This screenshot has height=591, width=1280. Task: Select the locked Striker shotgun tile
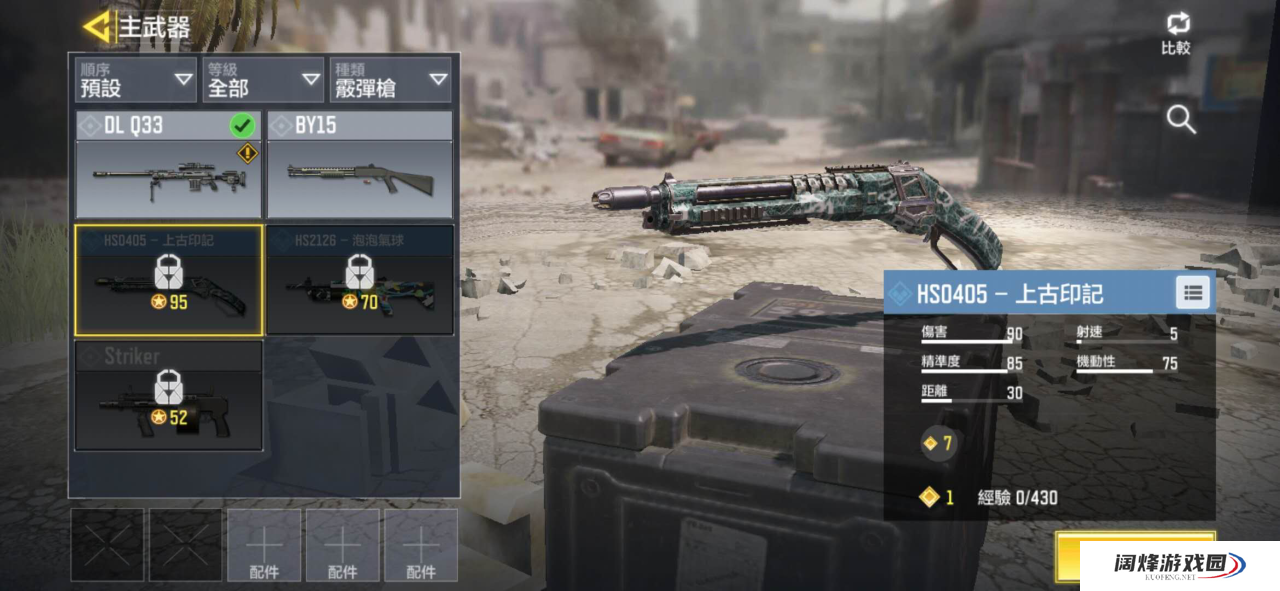click(x=168, y=396)
